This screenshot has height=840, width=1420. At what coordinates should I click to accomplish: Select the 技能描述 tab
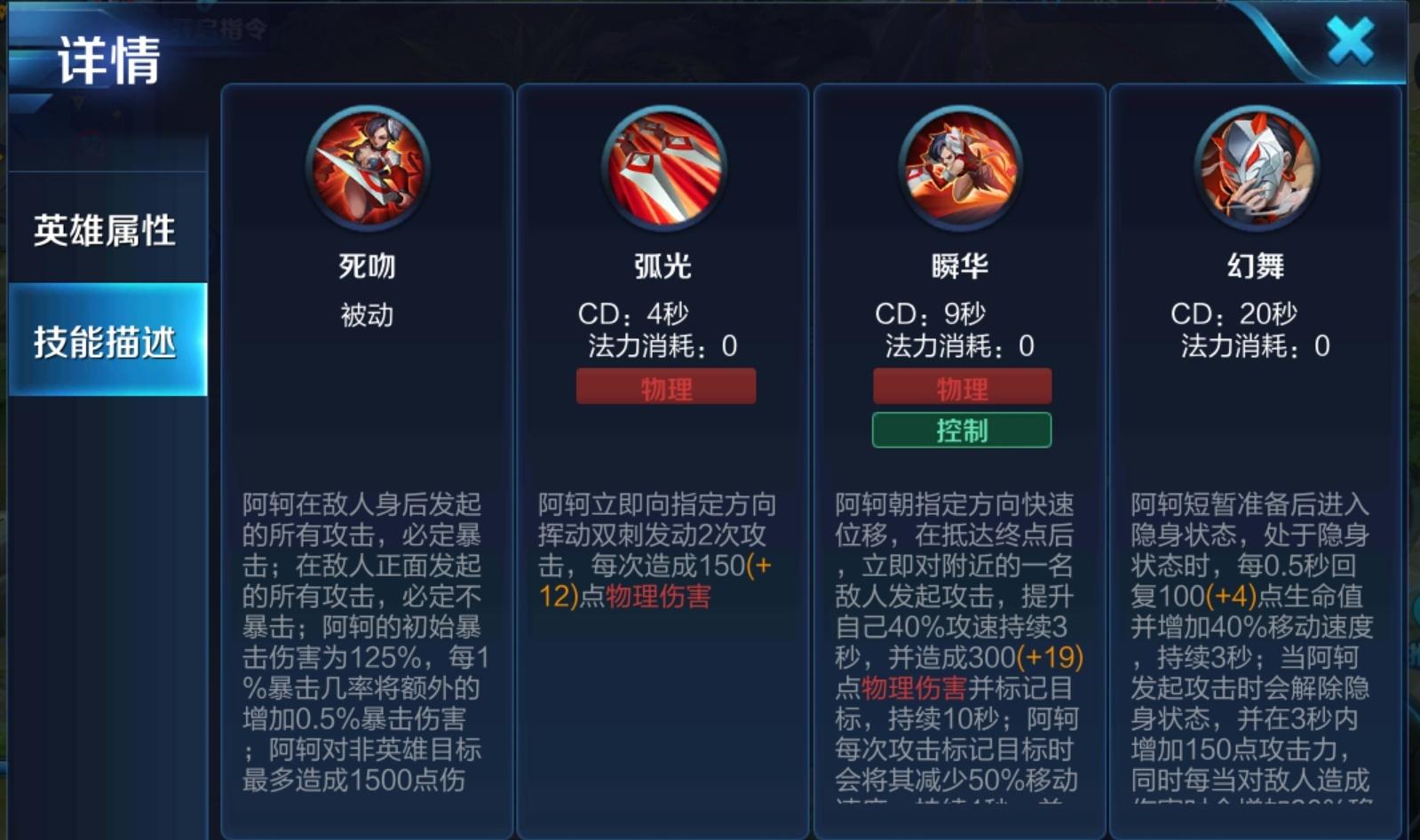click(x=107, y=341)
